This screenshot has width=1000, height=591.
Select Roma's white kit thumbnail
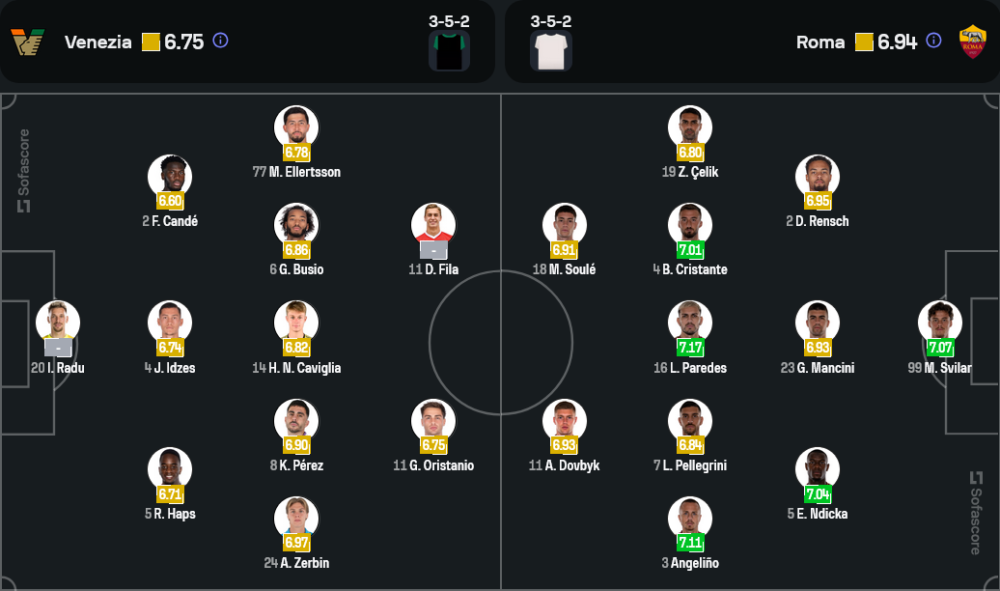(551, 50)
